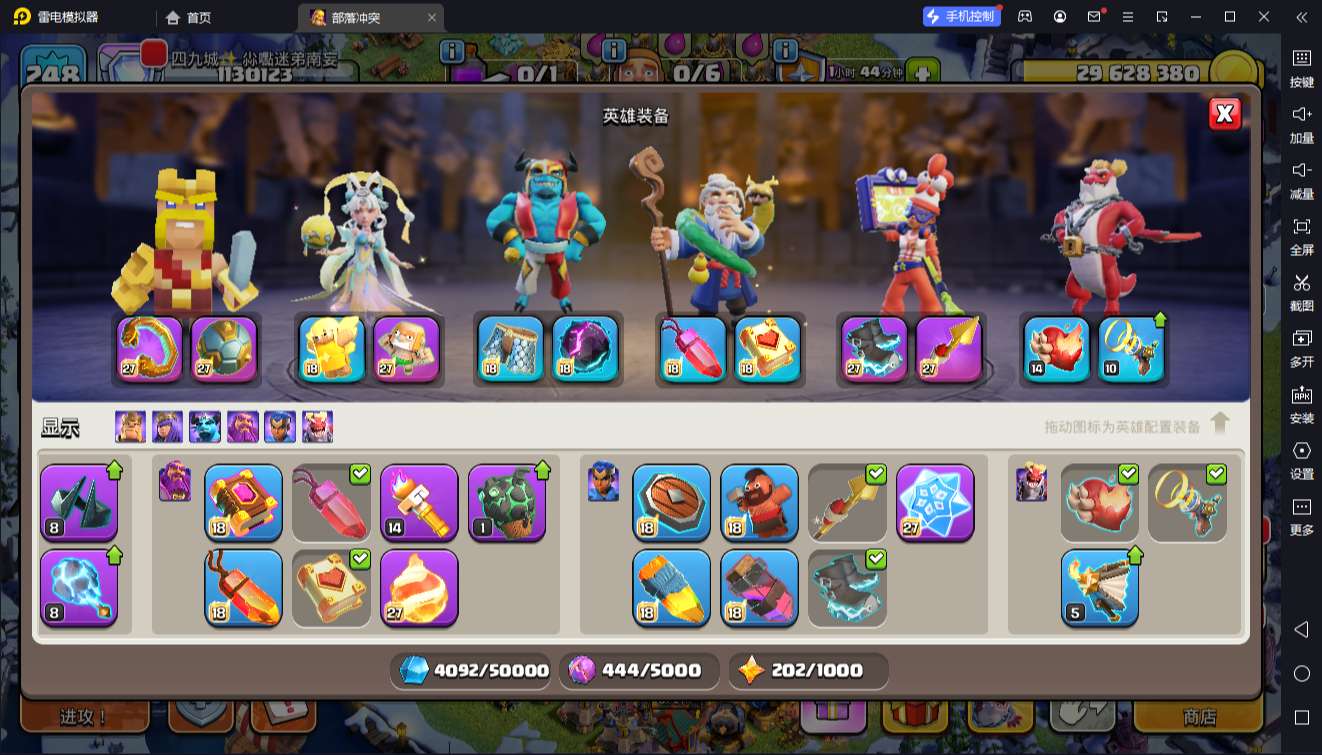Select the equipped net equipment slot

(510, 349)
